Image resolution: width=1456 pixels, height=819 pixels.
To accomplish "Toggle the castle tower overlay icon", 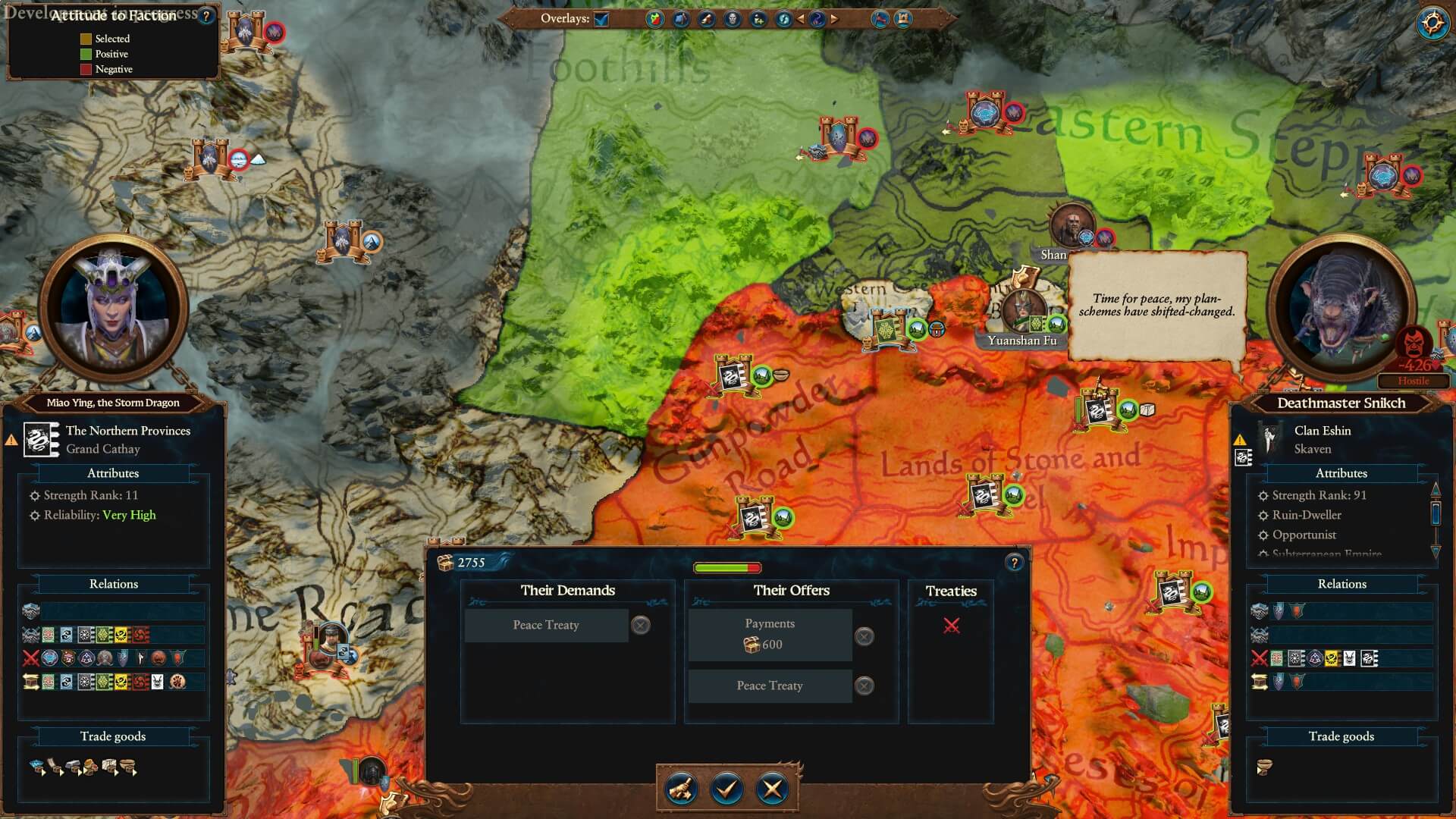I will (903, 19).
